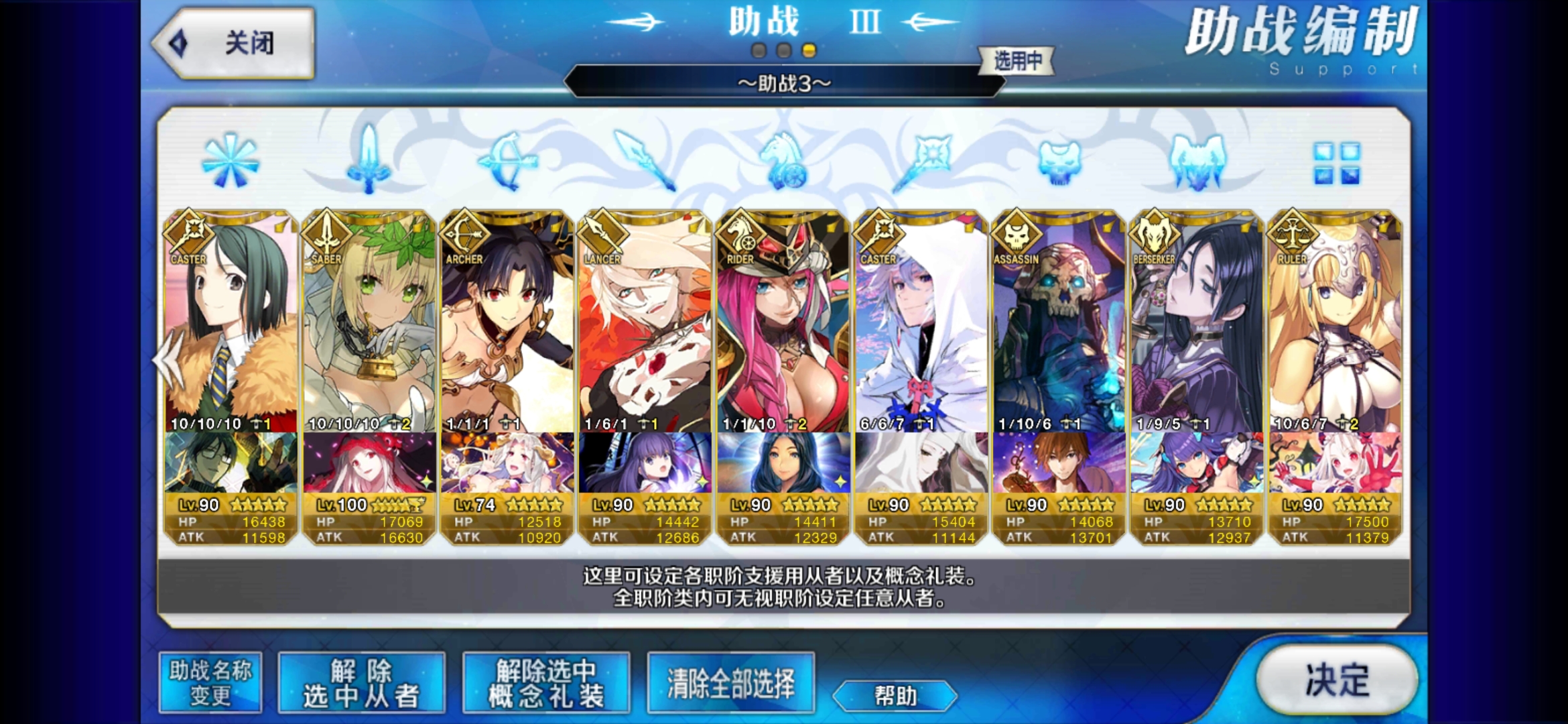The height and width of the screenshot is (724, 1568).
Task: Select the white-hooded Caster servant card
Action: pyautogui.click(x=921, y=322)
